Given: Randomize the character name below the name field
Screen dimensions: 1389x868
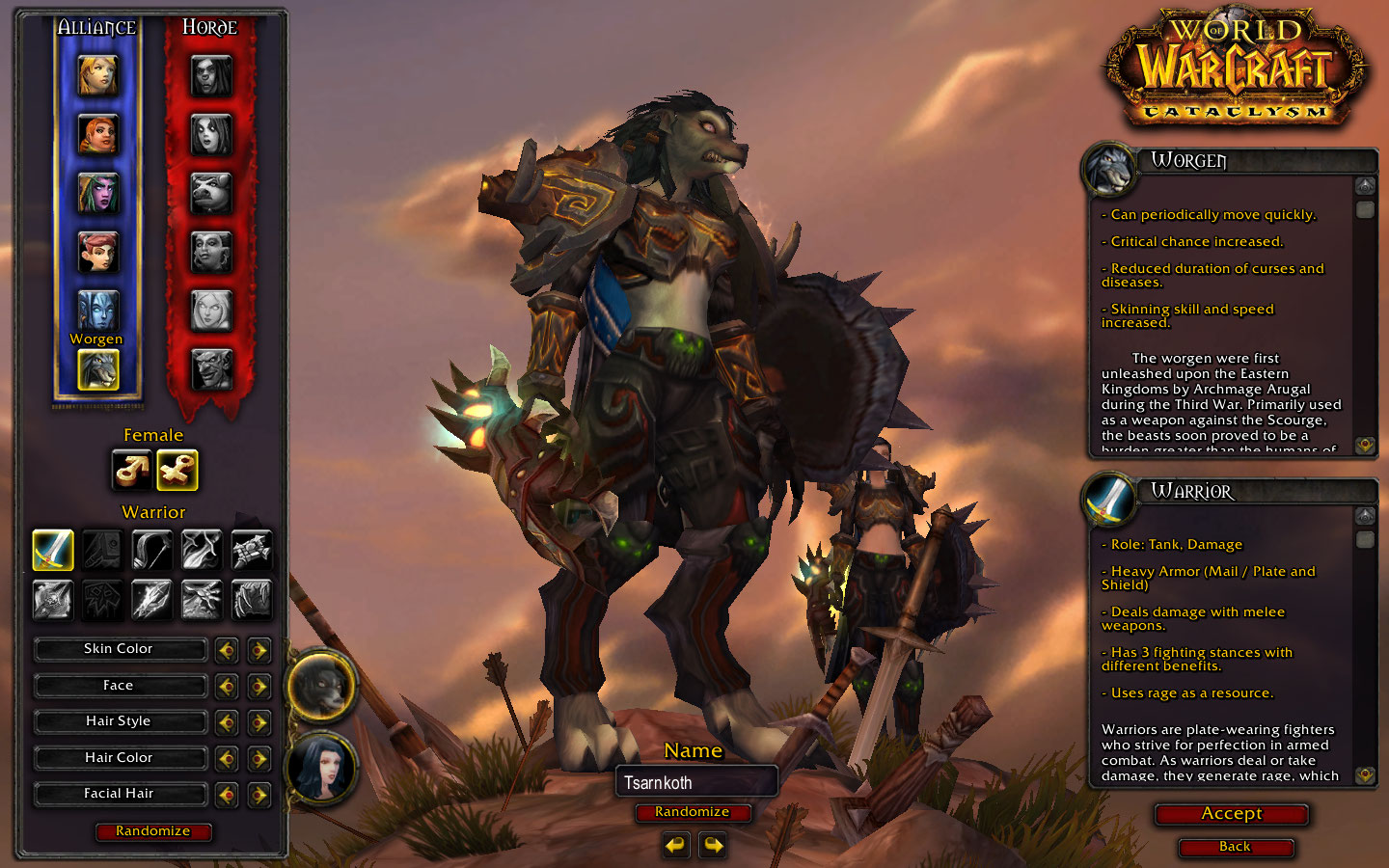Looking at the screenshot, I should [692, 812].
